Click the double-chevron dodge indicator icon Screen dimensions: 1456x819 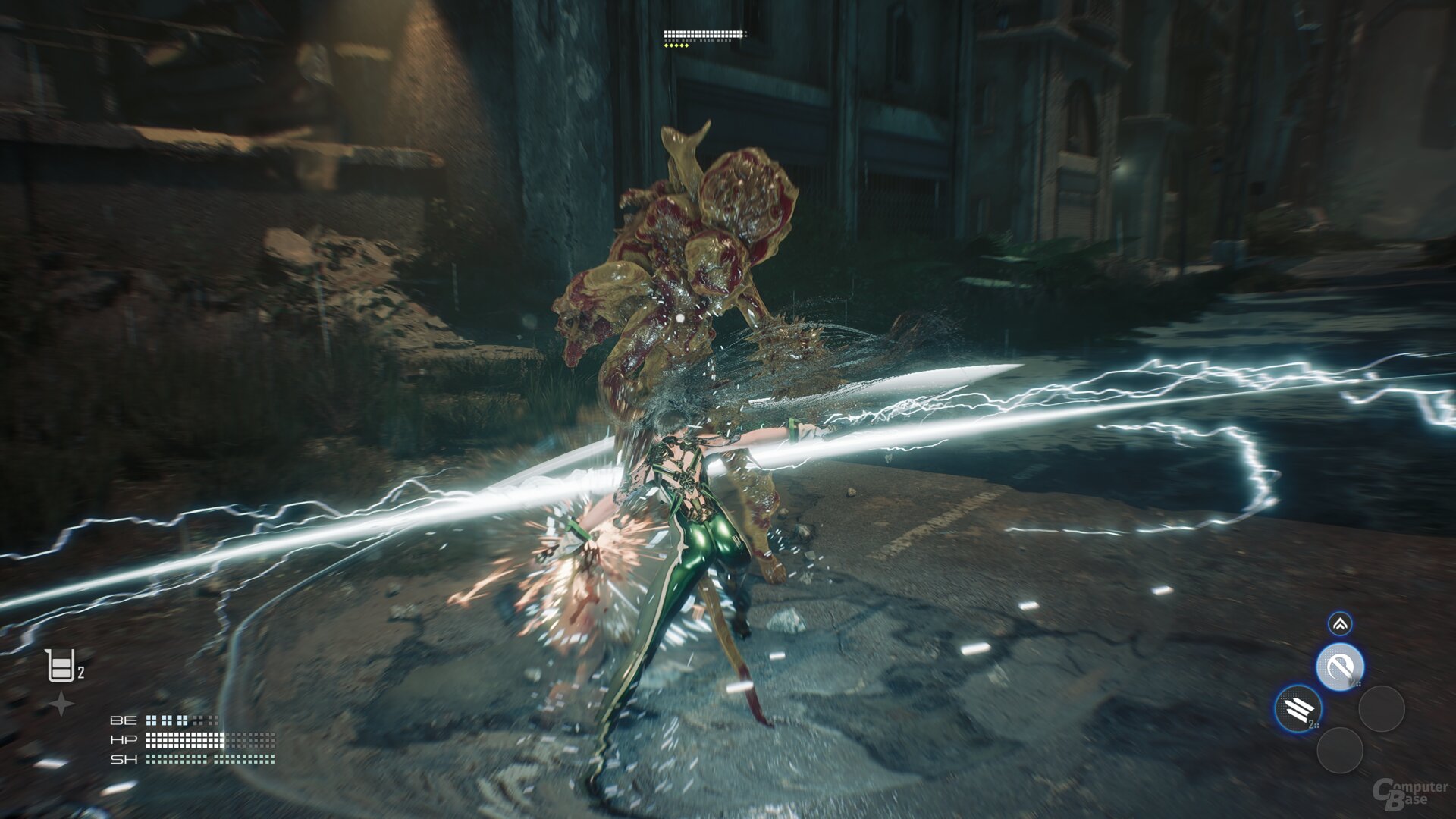[x=1339, y=625]
